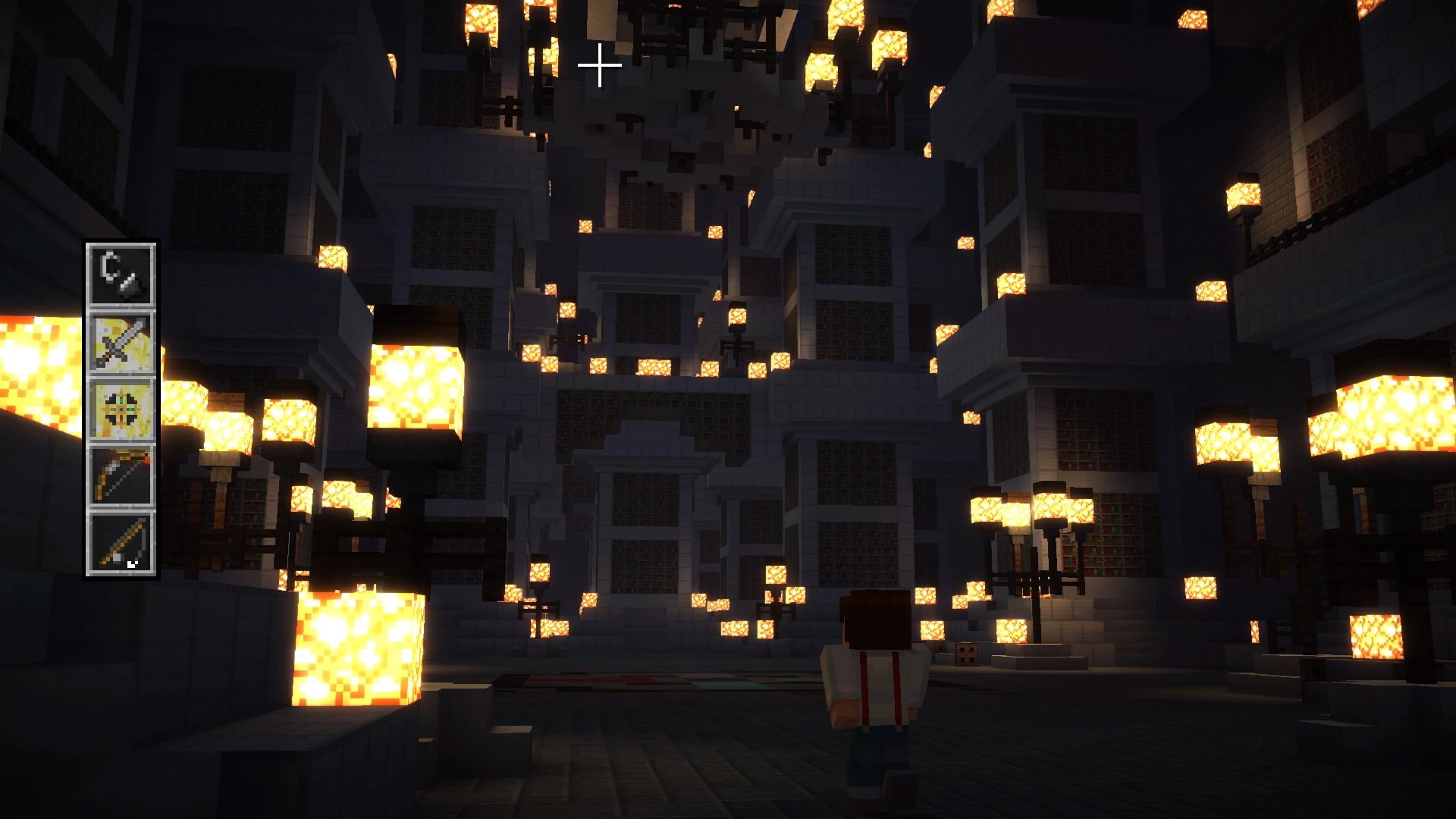Click the crosshair at screen center
Viewport: 1456px width, 819px height.
click(x=601, y=65)
